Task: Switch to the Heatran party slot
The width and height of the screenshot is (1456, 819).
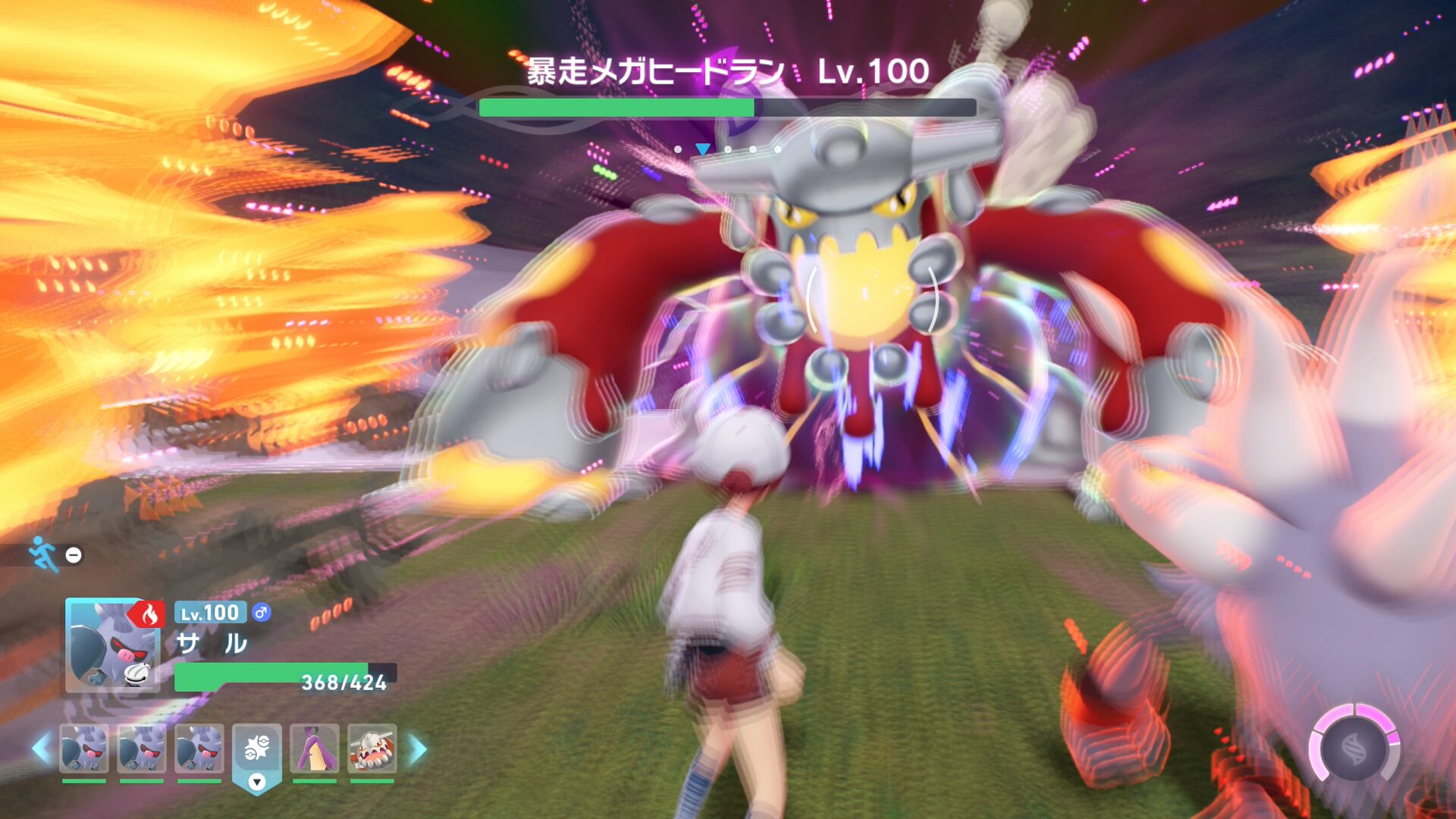Action: tap(372, 748)
